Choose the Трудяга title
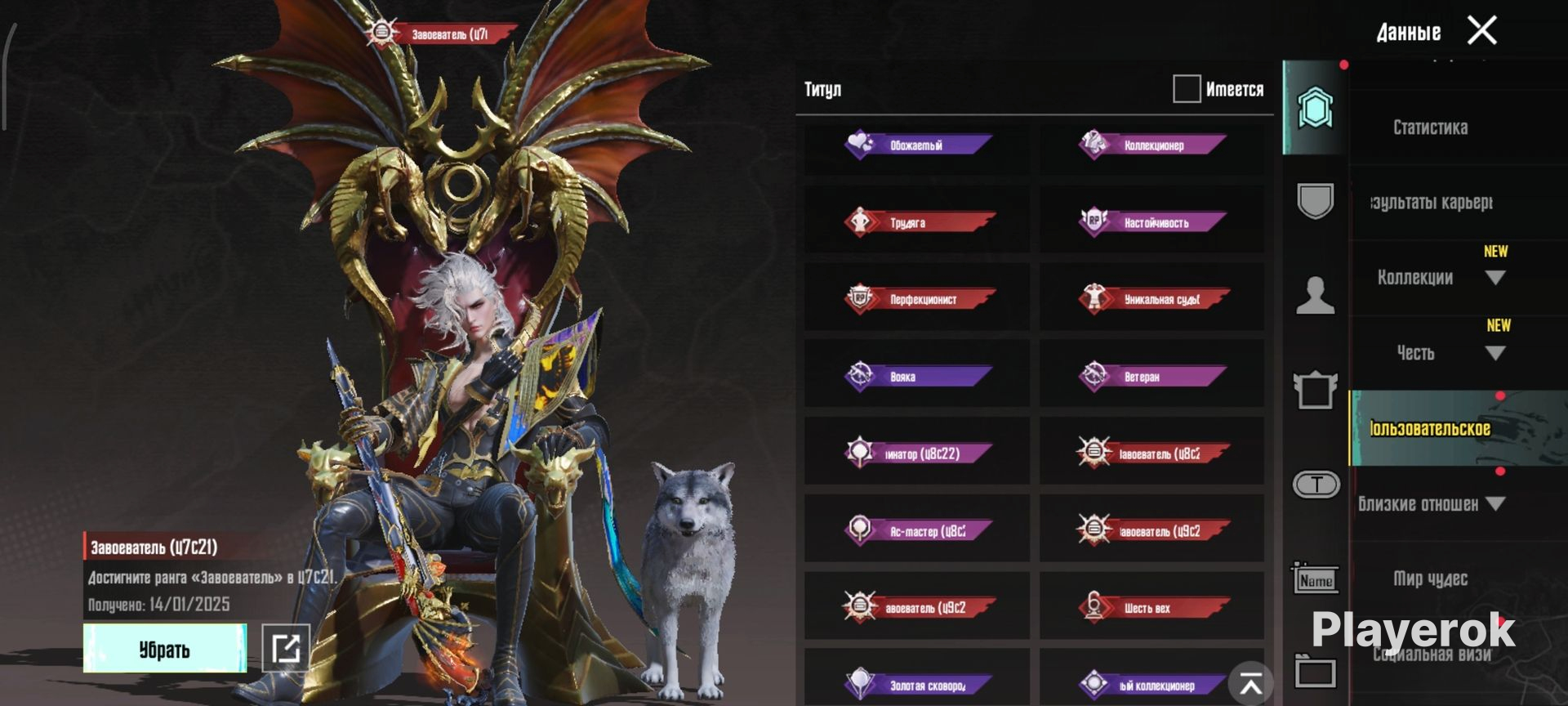The width and height of the screenshot is (1568, 706). click(916, 222)
